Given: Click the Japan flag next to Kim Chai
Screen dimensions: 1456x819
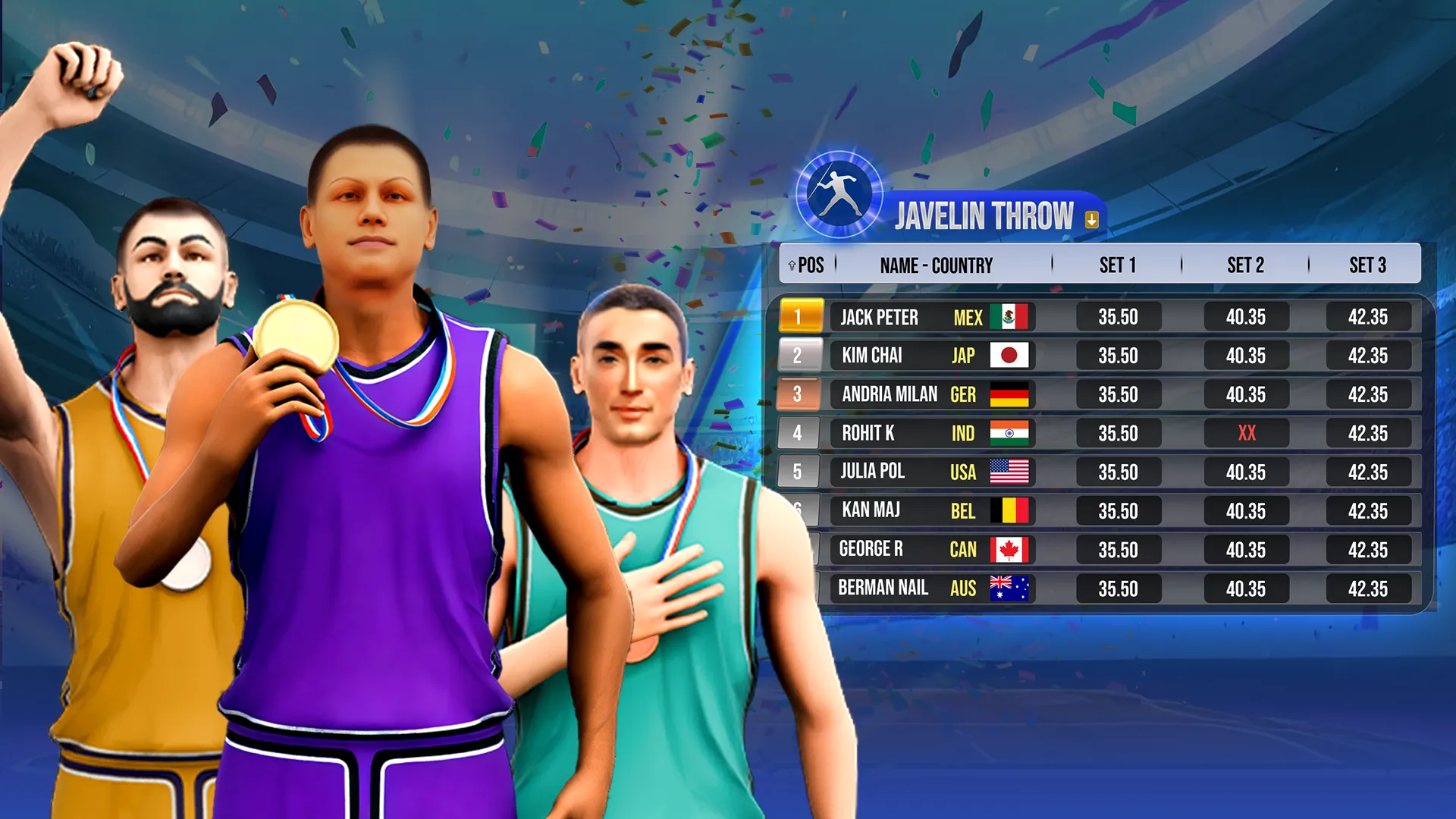Looking at the screenshot, I should coord(1012,356).
